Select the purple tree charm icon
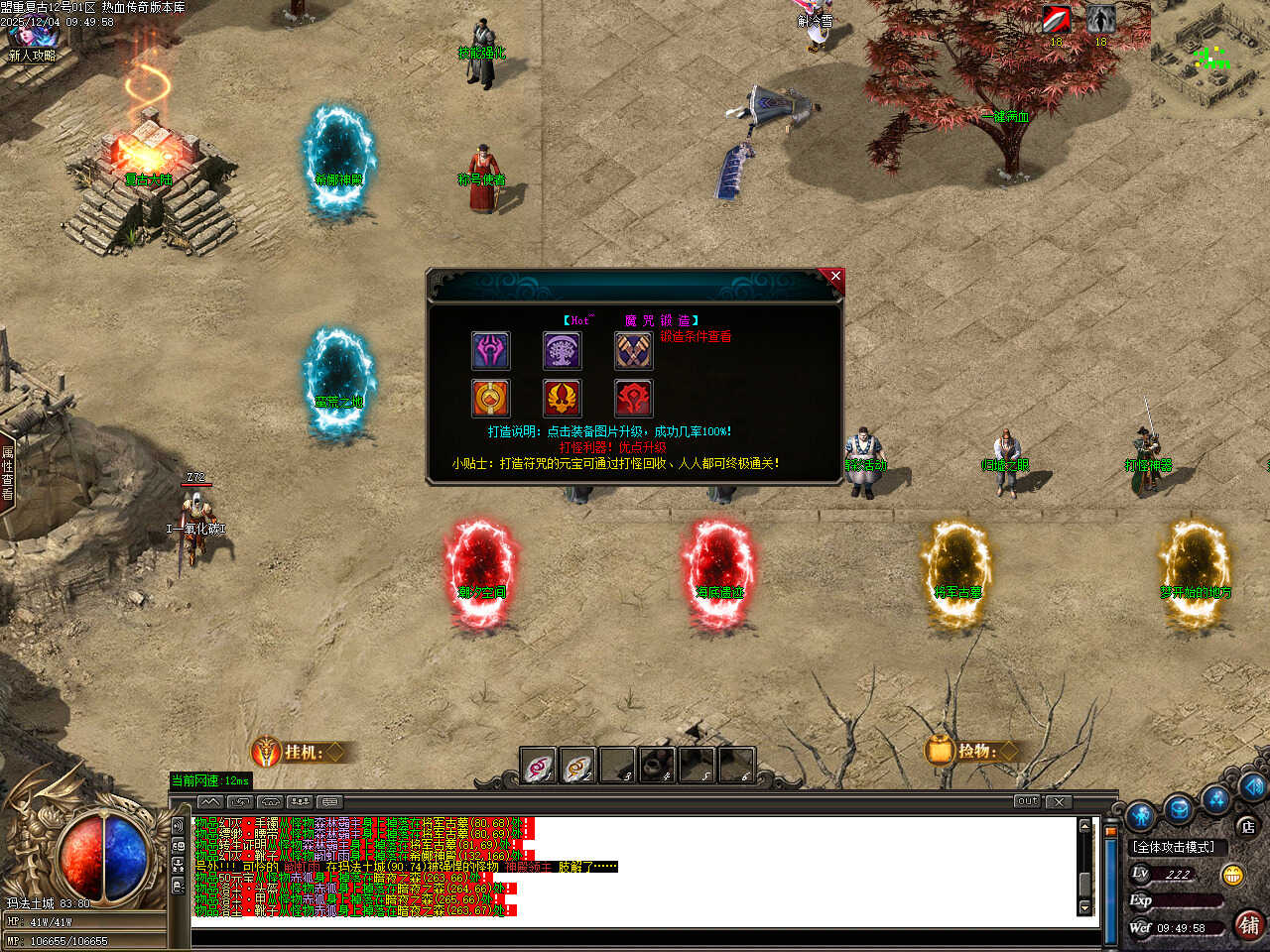The height and width of the screenshot is (952, 1270). tap(562, 351)
